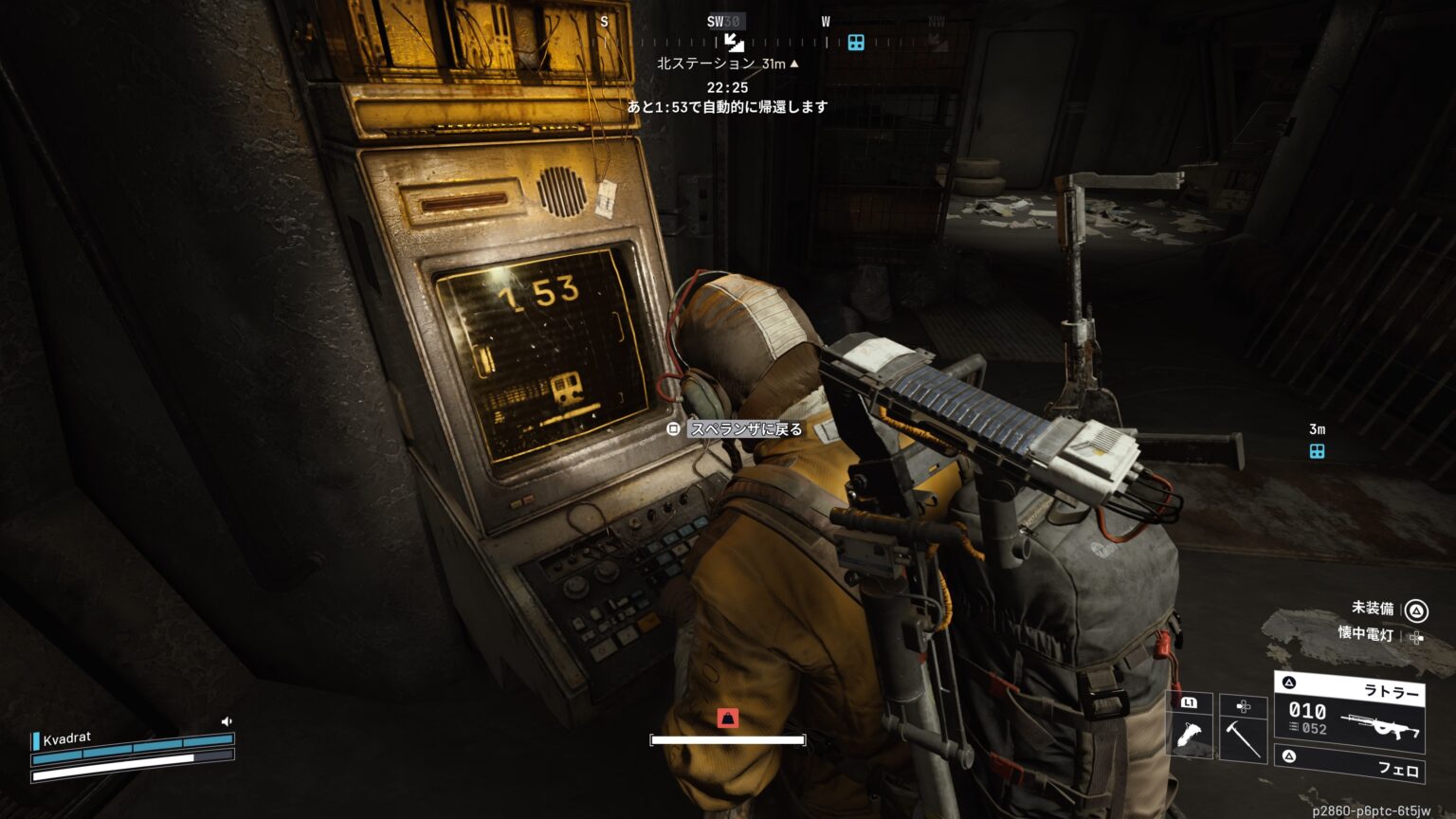1456x819 pixels.
Task: Choose the pickaxe tool slot
Action: pos(1243,739)
